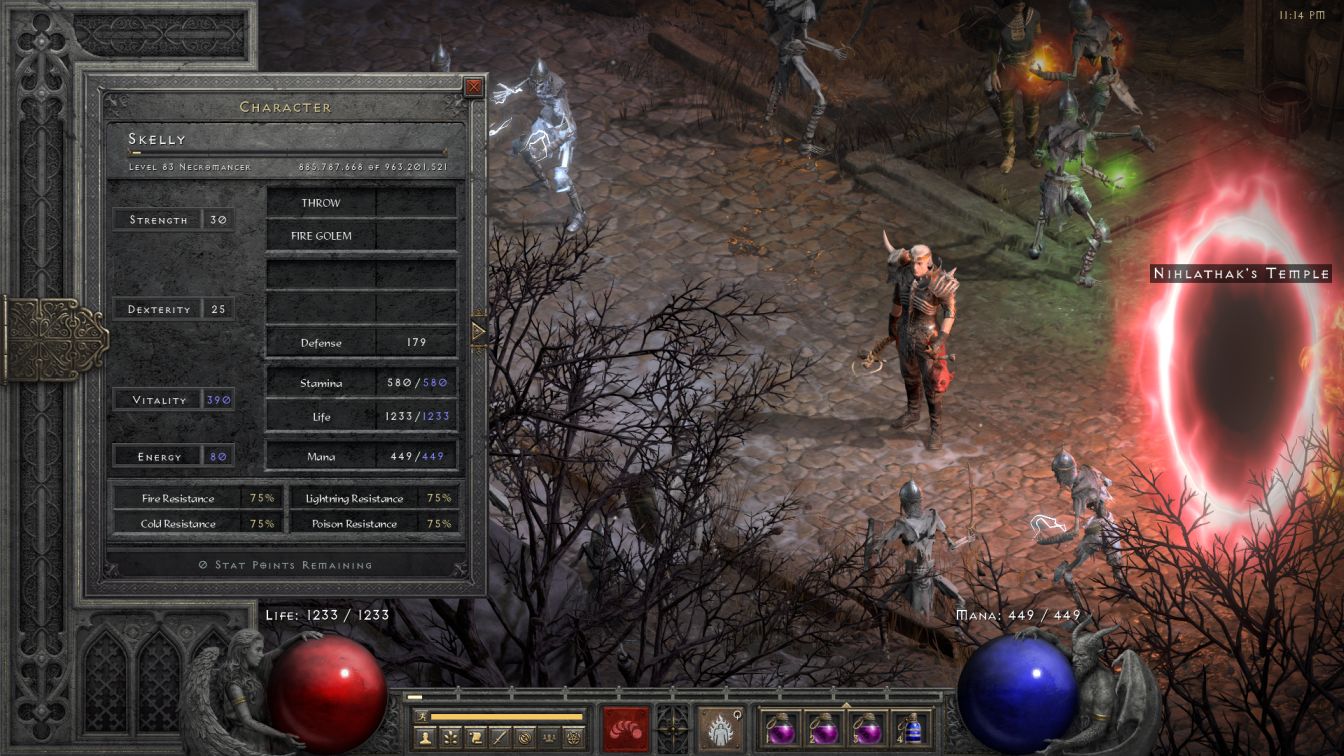Use the purple potion in belt slot 3

click(x=867, y=729)
